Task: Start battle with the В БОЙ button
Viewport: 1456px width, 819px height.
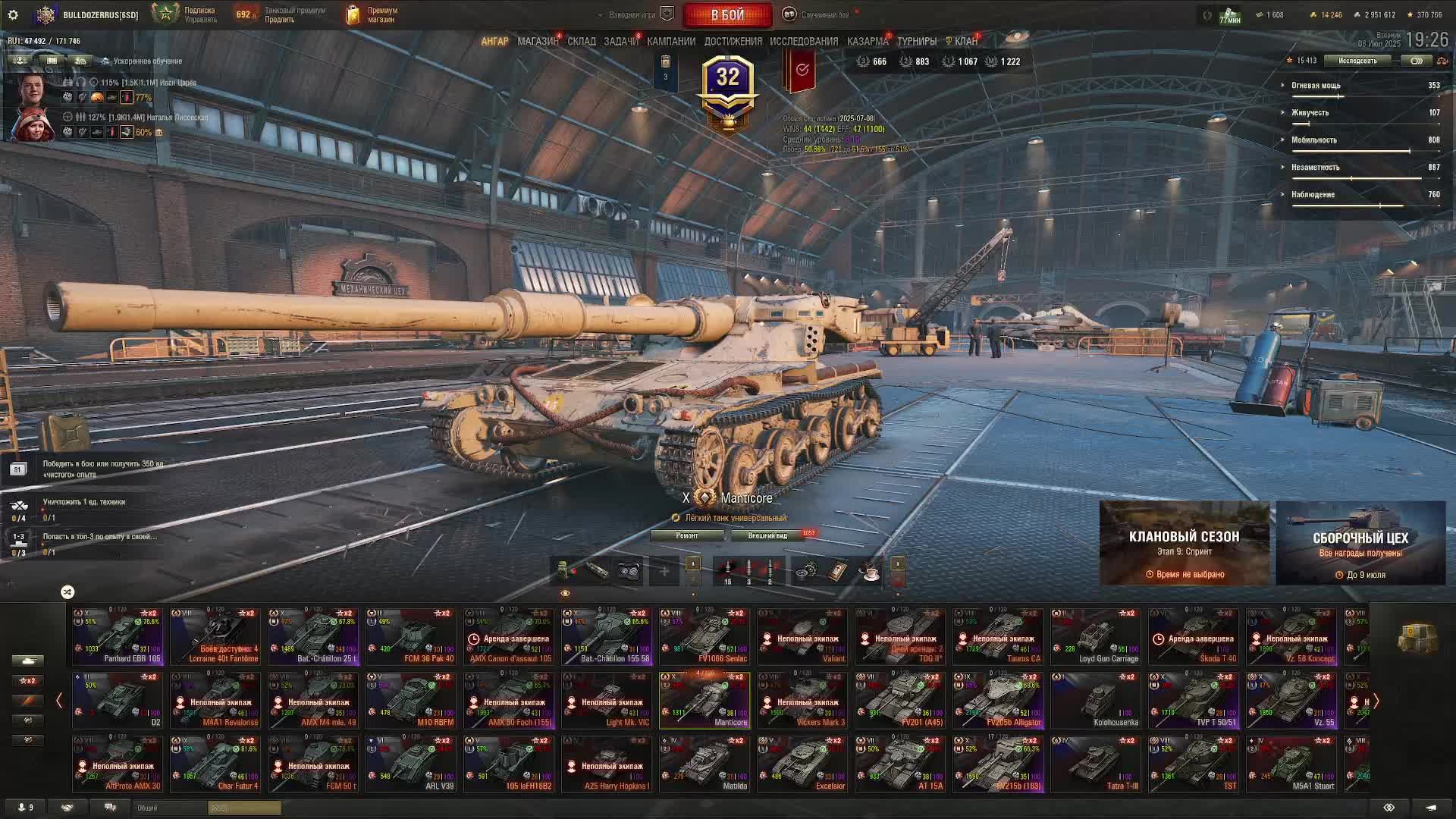Action: pos(727,14)
